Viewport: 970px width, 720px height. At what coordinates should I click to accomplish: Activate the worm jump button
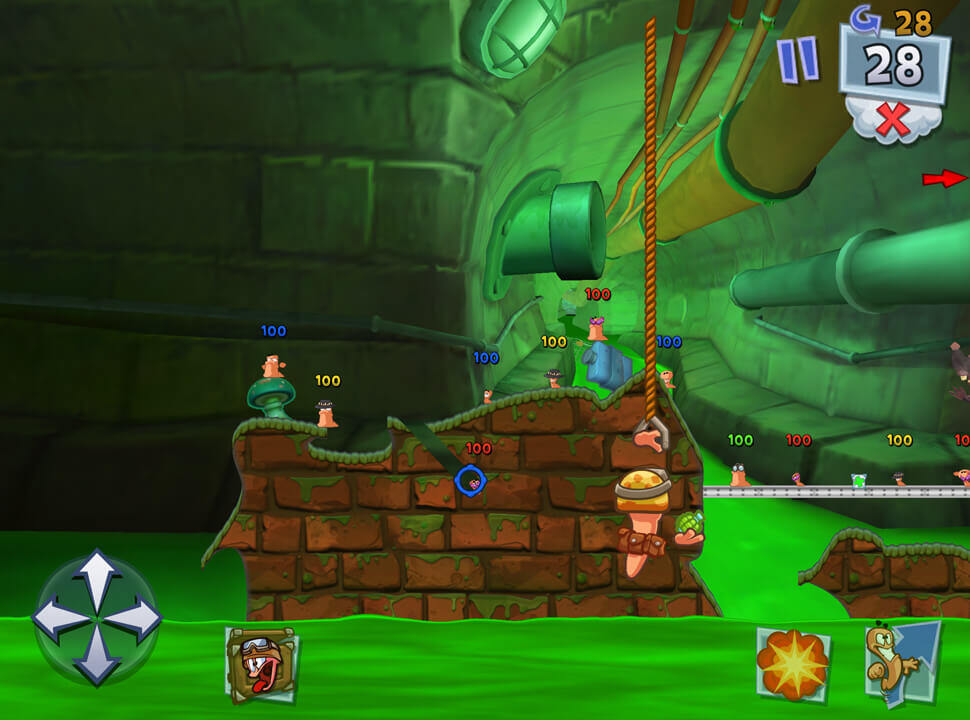(902, 660)
